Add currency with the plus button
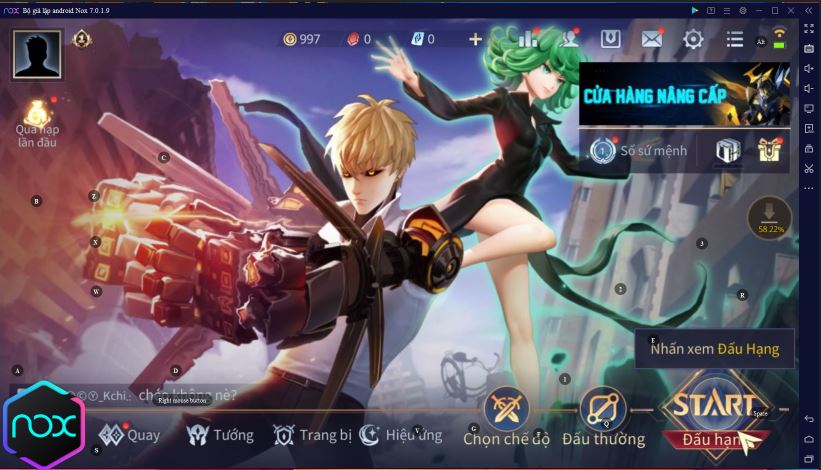 tap(475, 39)
